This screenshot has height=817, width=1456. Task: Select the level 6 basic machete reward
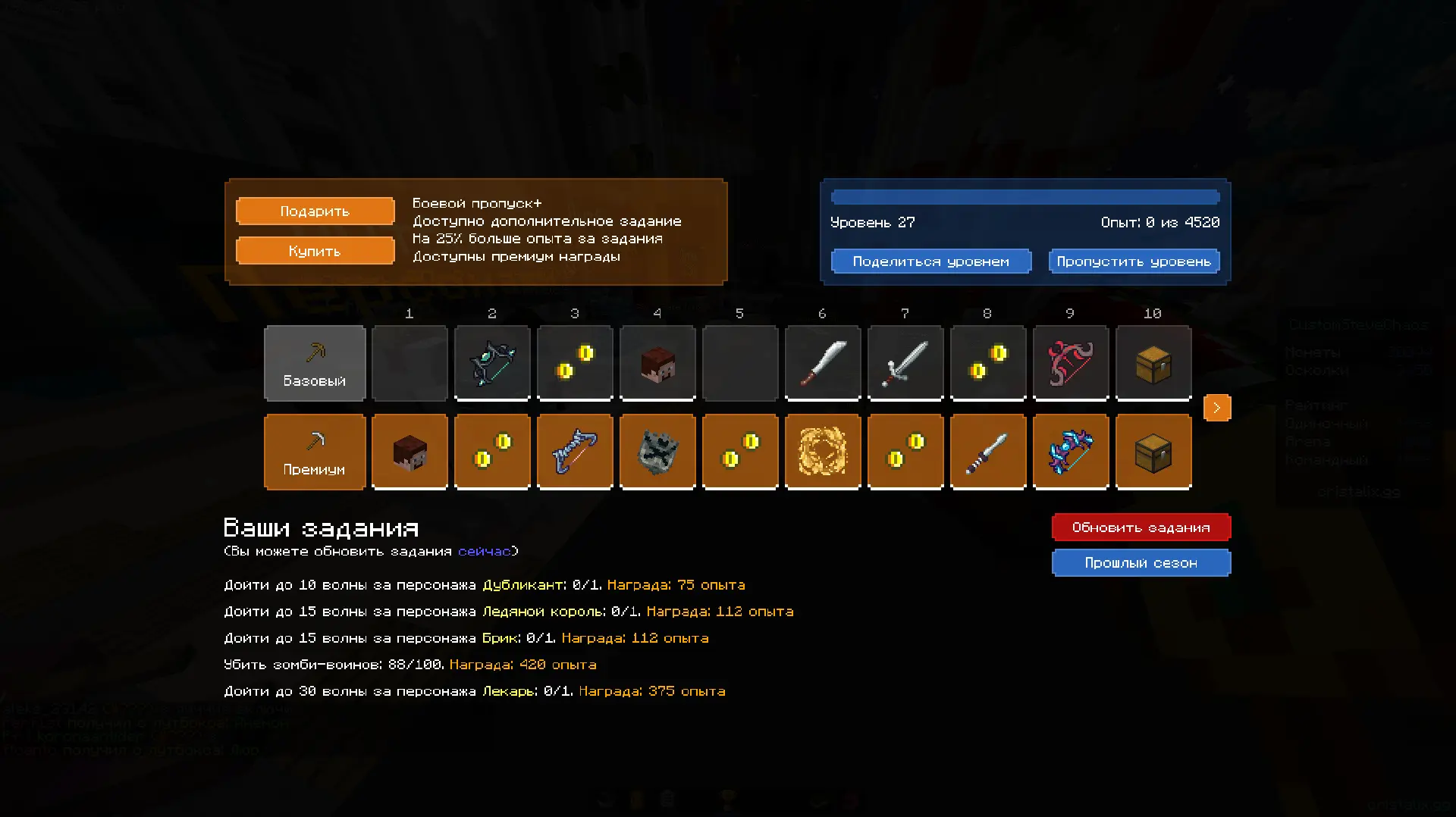pos(823,363)
